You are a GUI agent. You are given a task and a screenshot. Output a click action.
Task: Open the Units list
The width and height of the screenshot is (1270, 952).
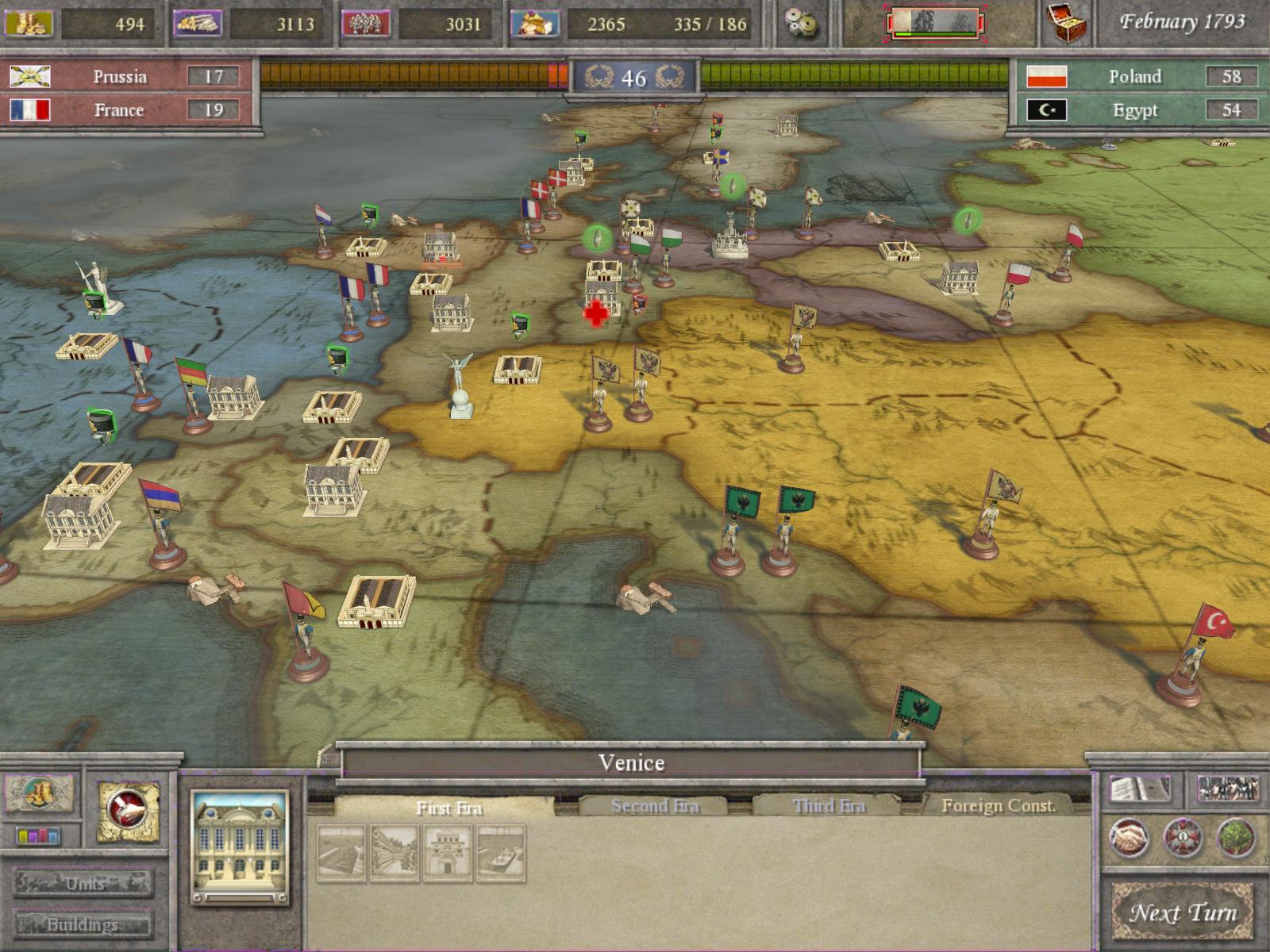(84, 883)
